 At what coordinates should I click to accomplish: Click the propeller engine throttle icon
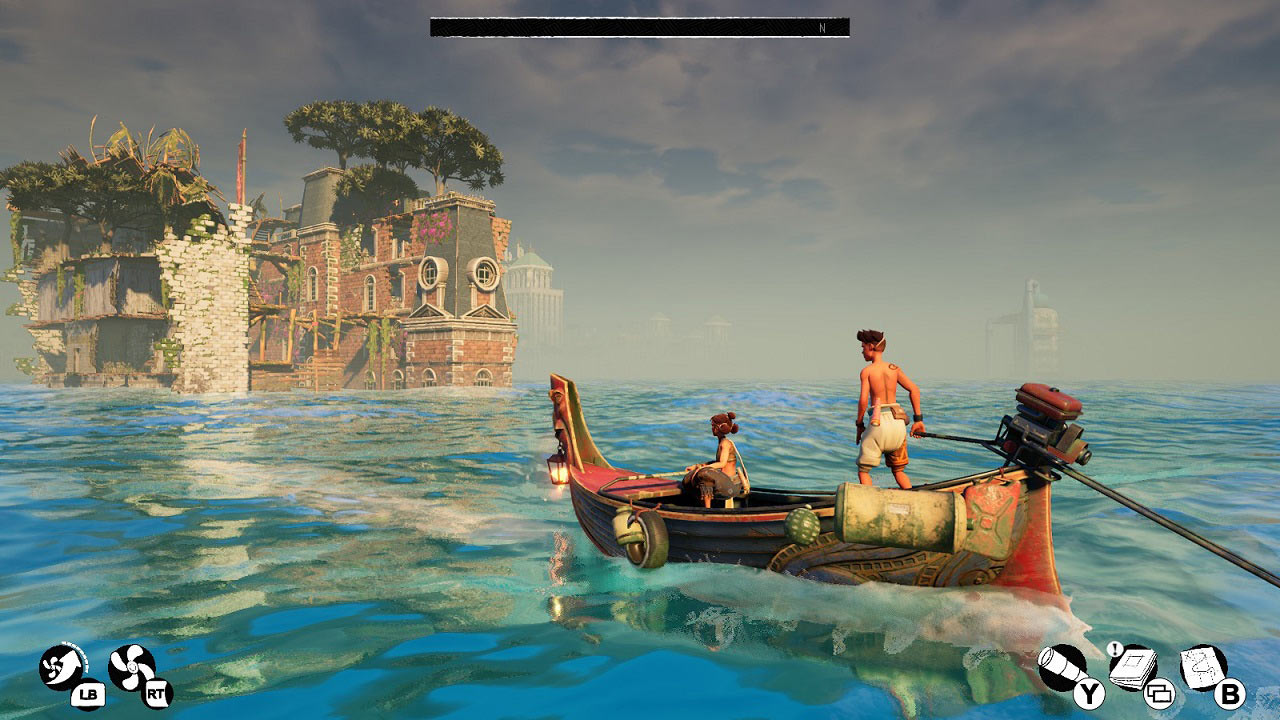point(132,667)
